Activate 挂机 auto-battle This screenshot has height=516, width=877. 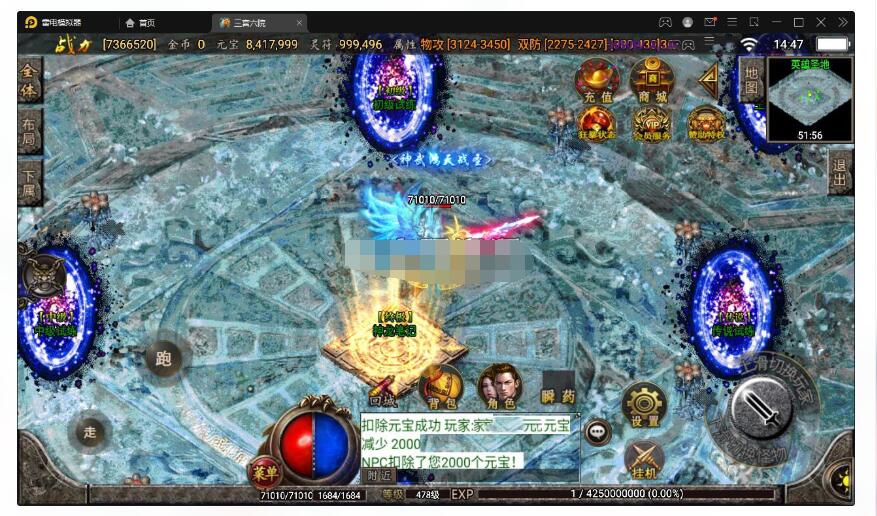(x=644, y=460)
